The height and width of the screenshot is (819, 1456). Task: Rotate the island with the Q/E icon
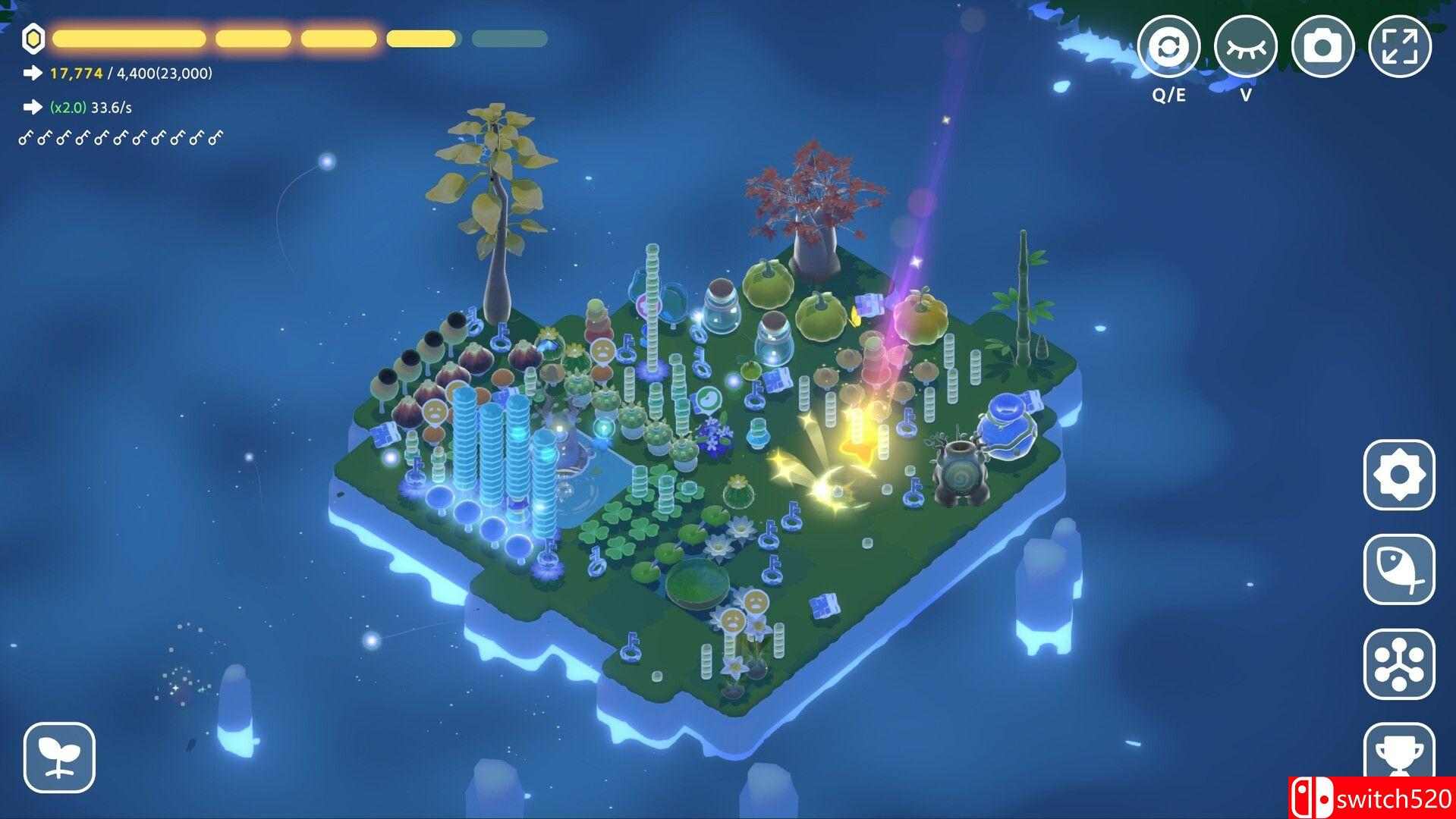[x=1171, y=46]
